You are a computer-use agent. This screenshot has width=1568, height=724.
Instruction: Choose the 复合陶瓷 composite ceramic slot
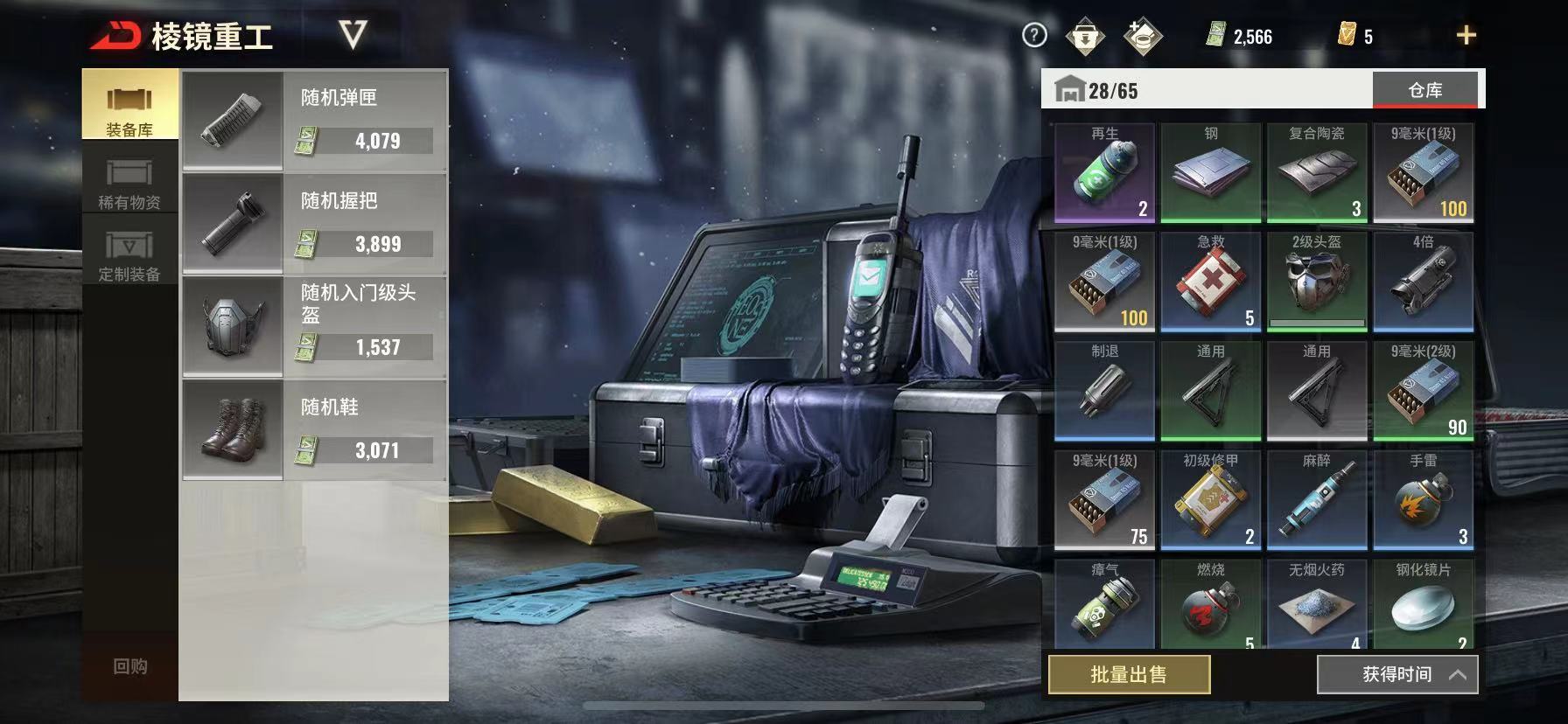click(x=1317, y=172)
